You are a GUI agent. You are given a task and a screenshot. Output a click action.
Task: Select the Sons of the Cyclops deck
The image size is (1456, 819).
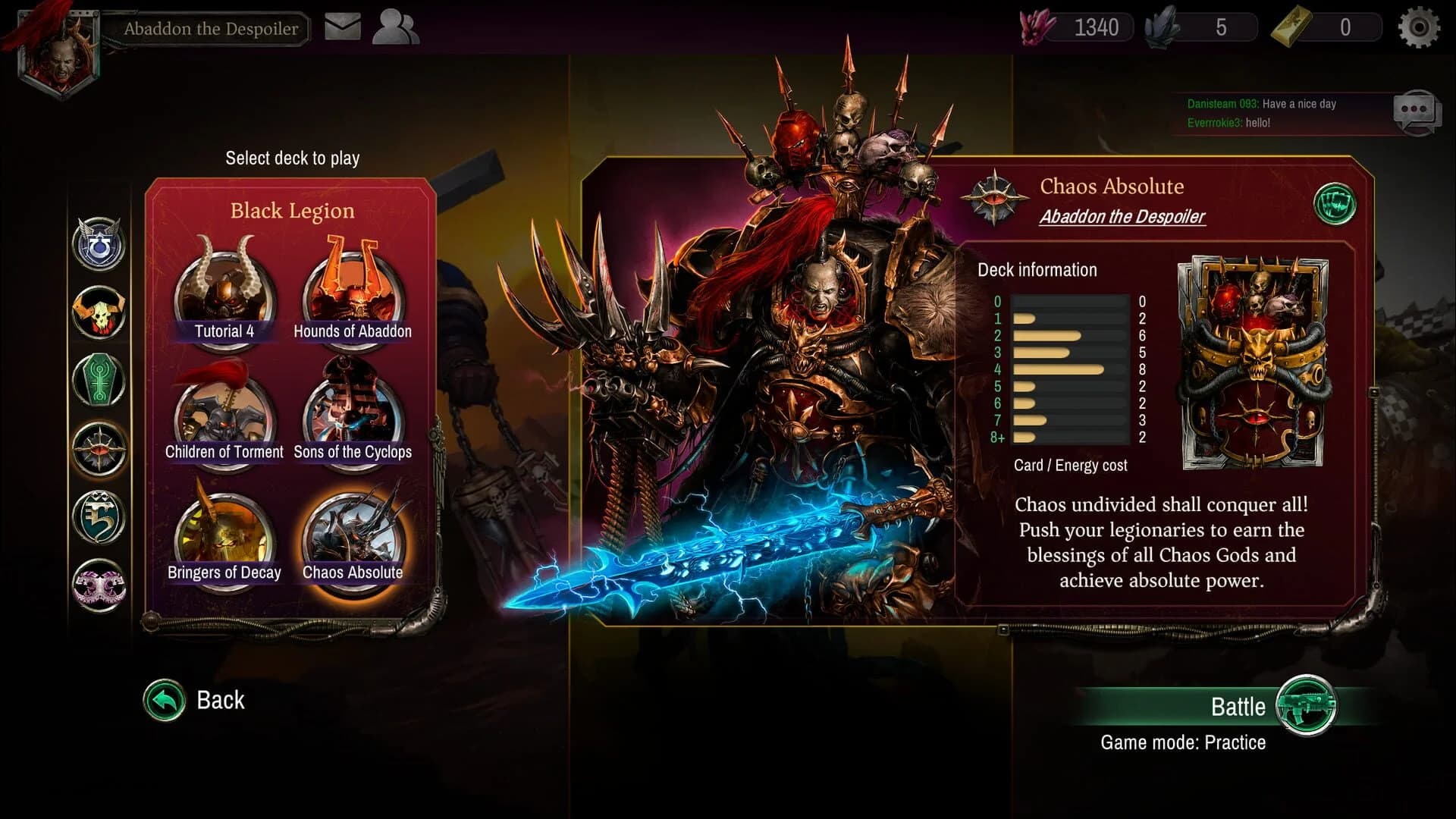(352, 417)
